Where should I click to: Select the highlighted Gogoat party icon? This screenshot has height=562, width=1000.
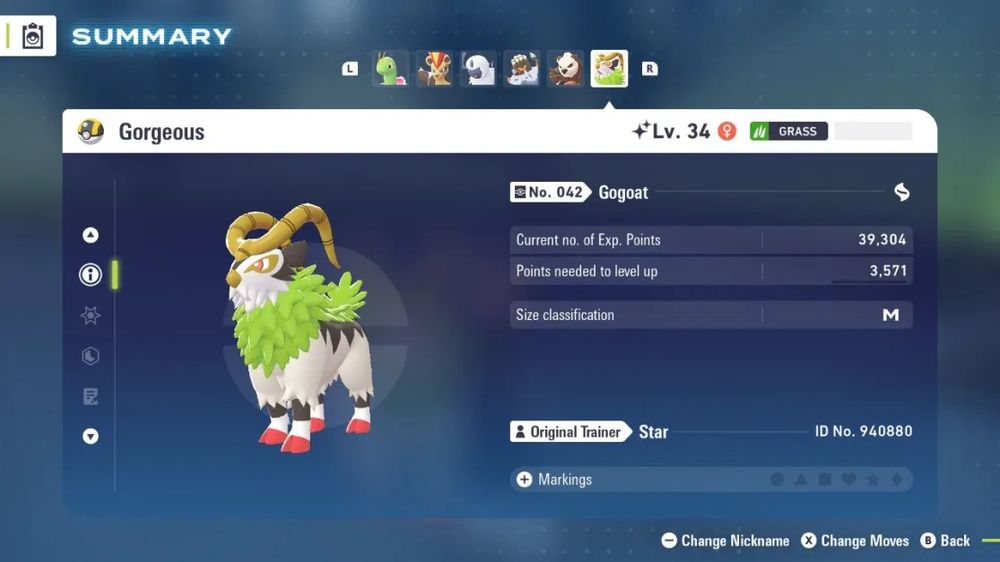tap(609, 69)
